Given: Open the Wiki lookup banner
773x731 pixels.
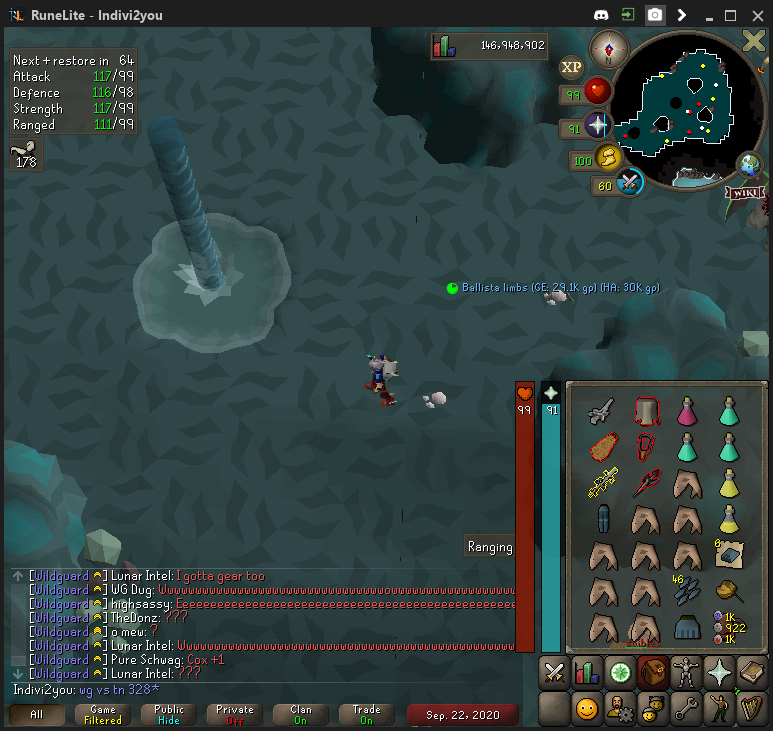Looking at the screenshot, I should coord(747,192).
